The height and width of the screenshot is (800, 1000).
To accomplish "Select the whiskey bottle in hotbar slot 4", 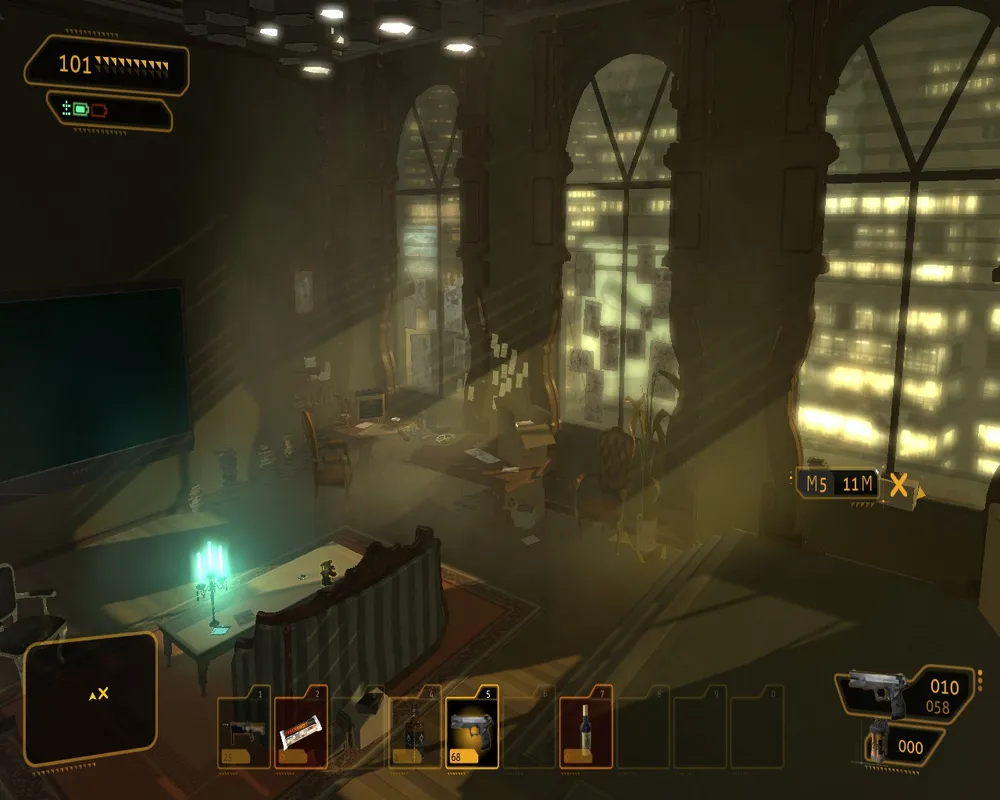I will click(x=414, y=731).
